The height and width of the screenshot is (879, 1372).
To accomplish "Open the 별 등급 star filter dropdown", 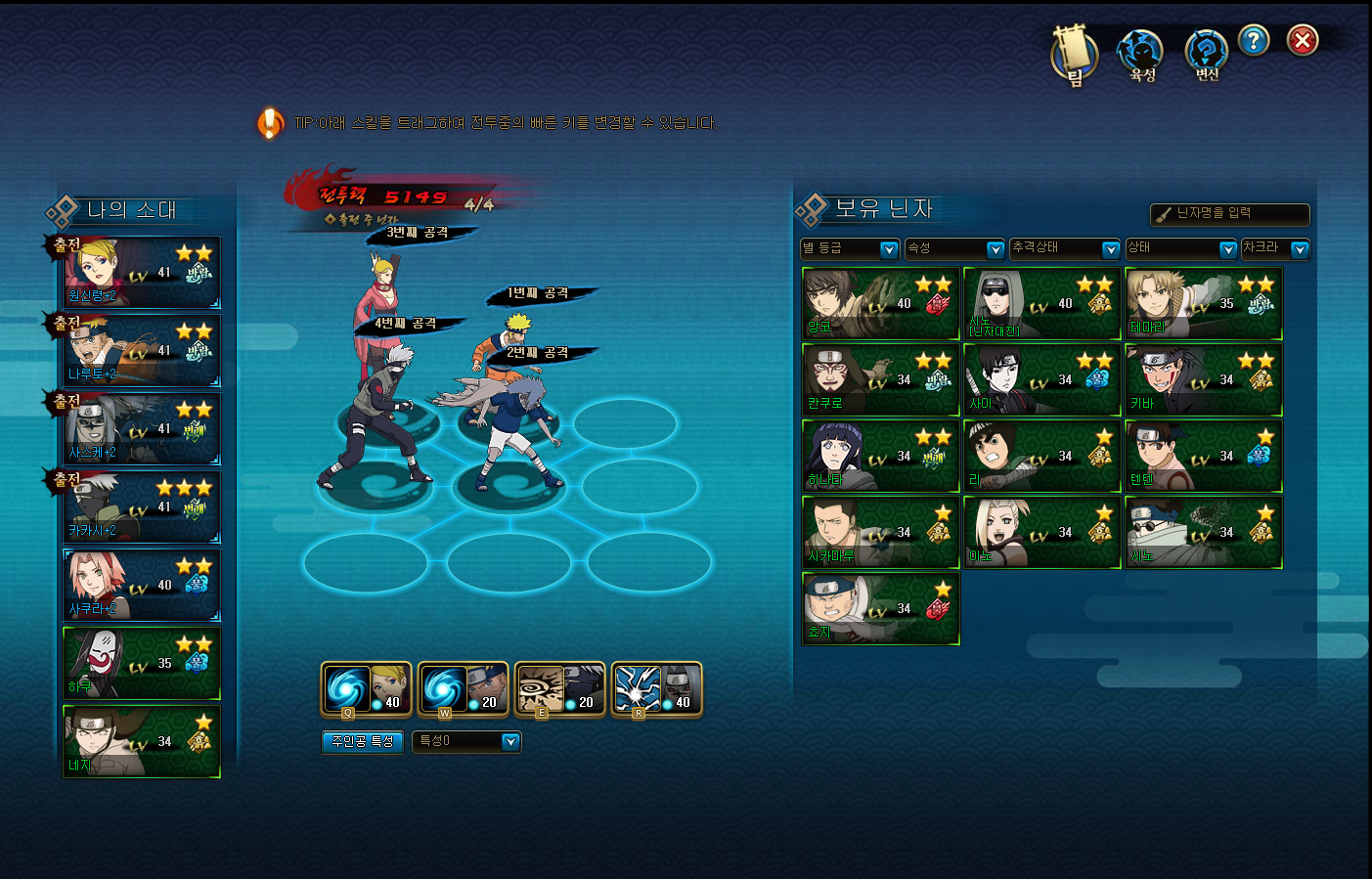I will [850, 249].
